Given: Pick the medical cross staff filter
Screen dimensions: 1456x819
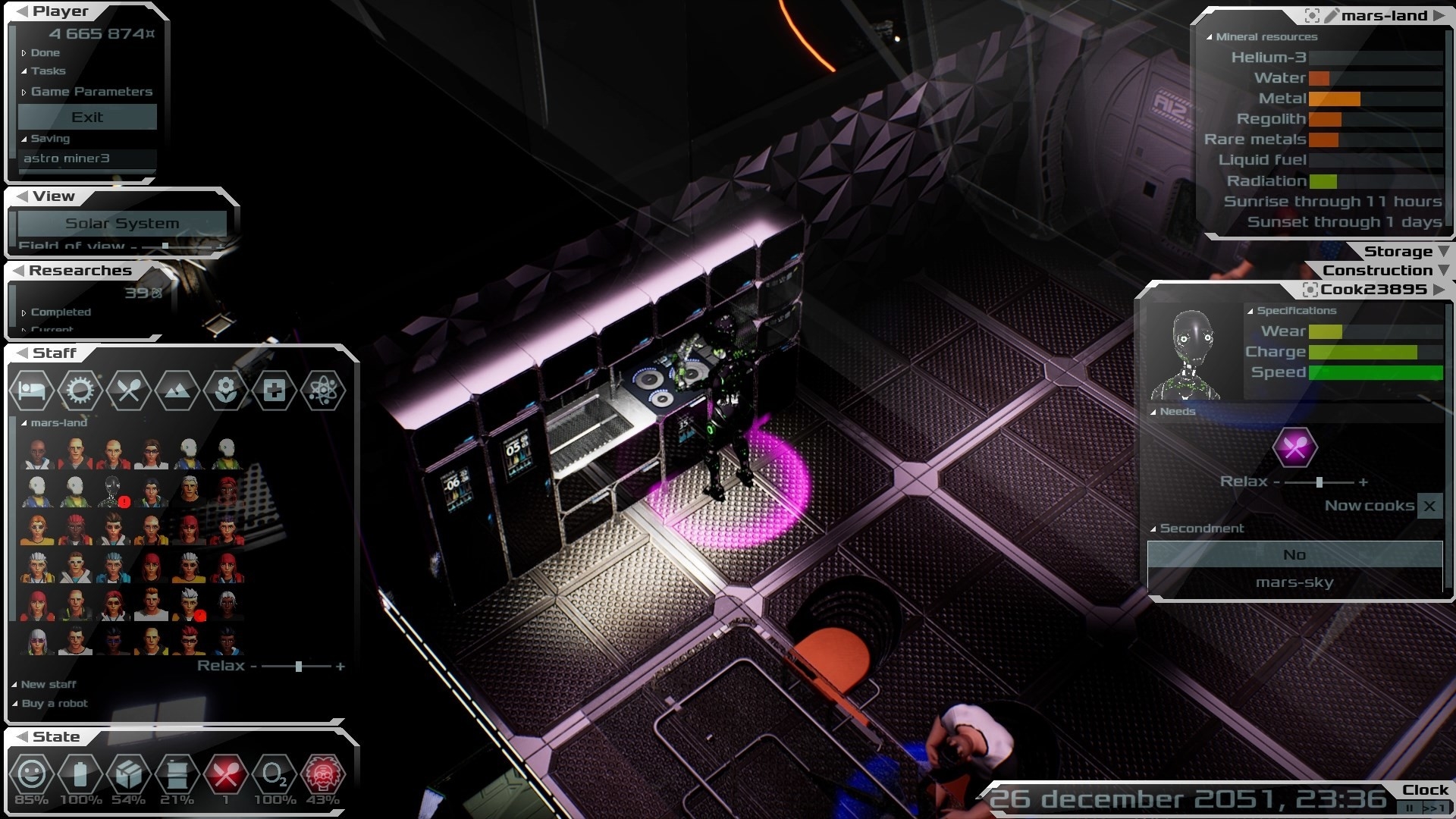Looking at the screenshot, I should [275, 391].
